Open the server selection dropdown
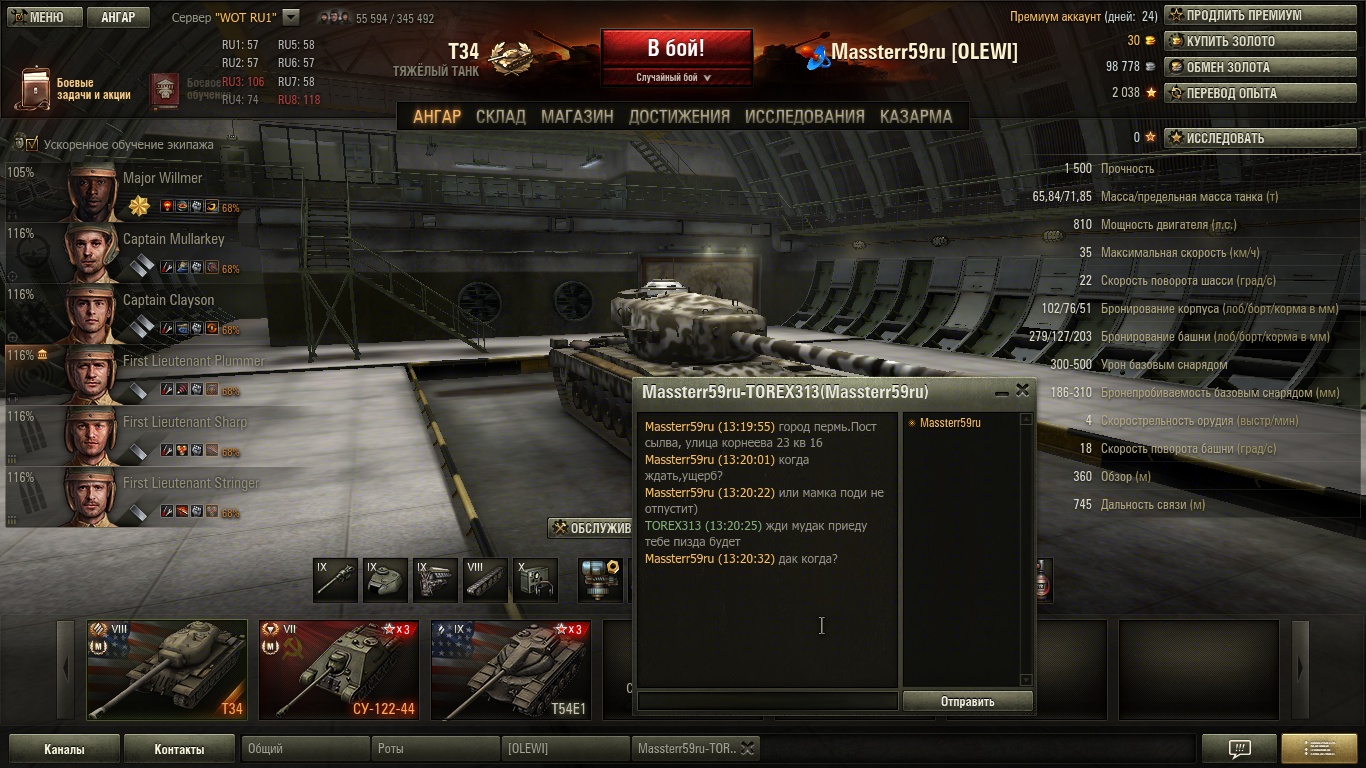Image resolution: width=1366 pixels, height=768 pixels. tap(291, 17)
